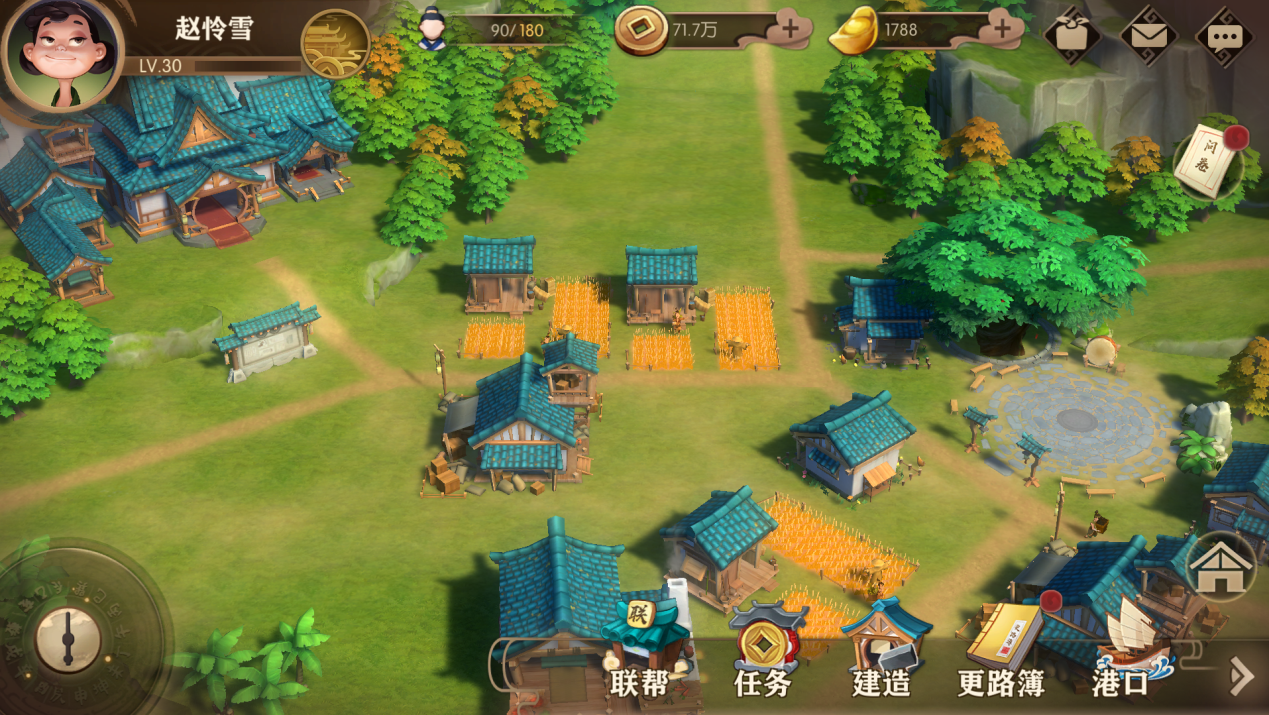1269x715 pixels.
Task: Tap the golden palace emblem badge
Action: pos(335,44)
